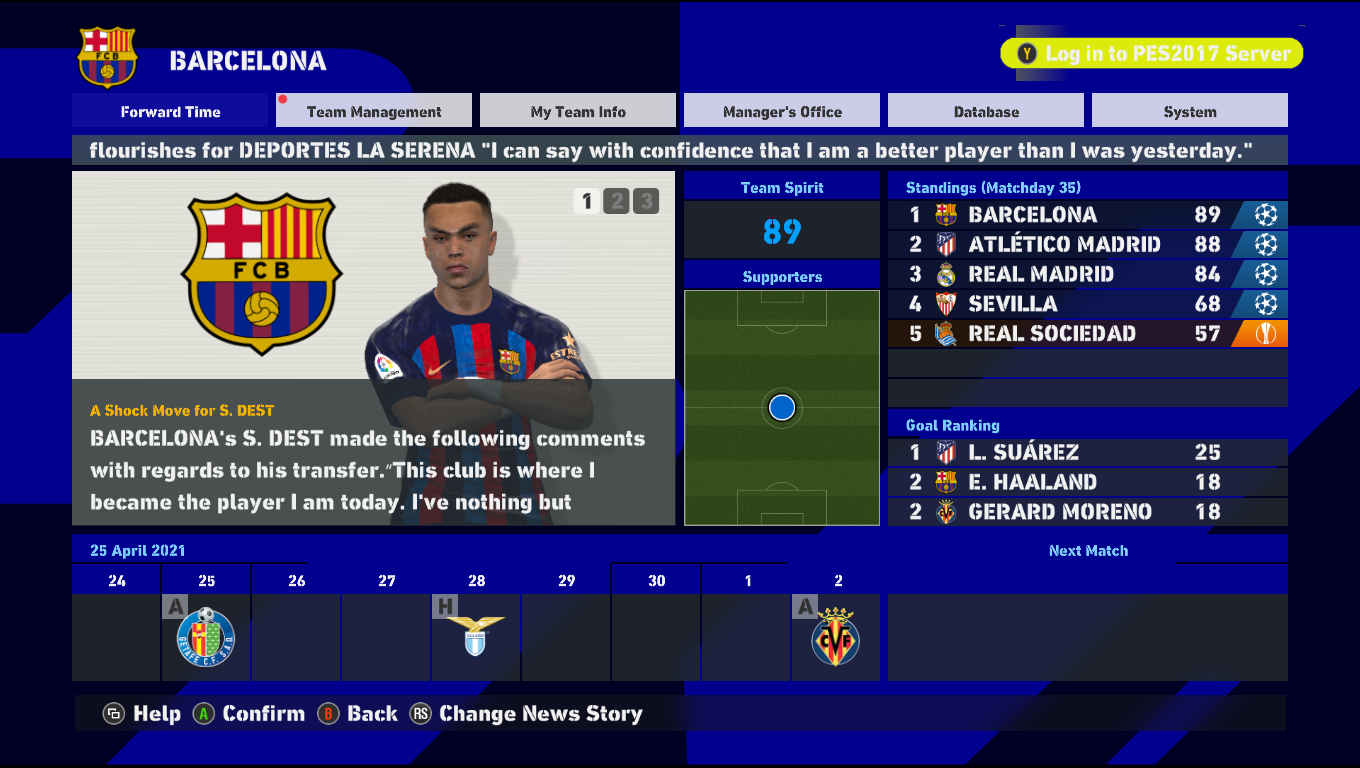Select the Forward Time tab
This screenshot has width=1360, height=768.
[170, 111]
